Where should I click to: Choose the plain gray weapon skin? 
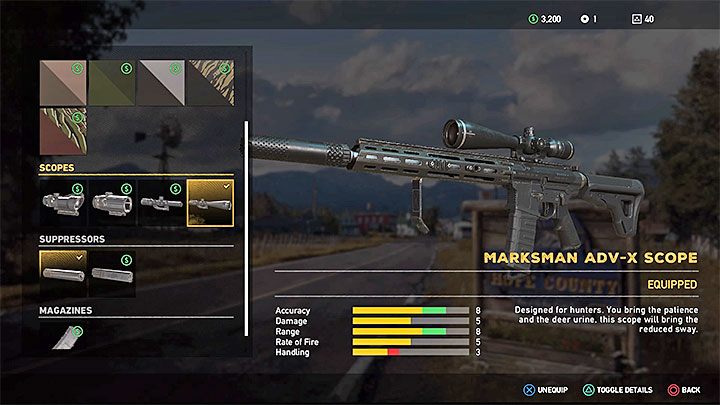[x=161, y=82]
